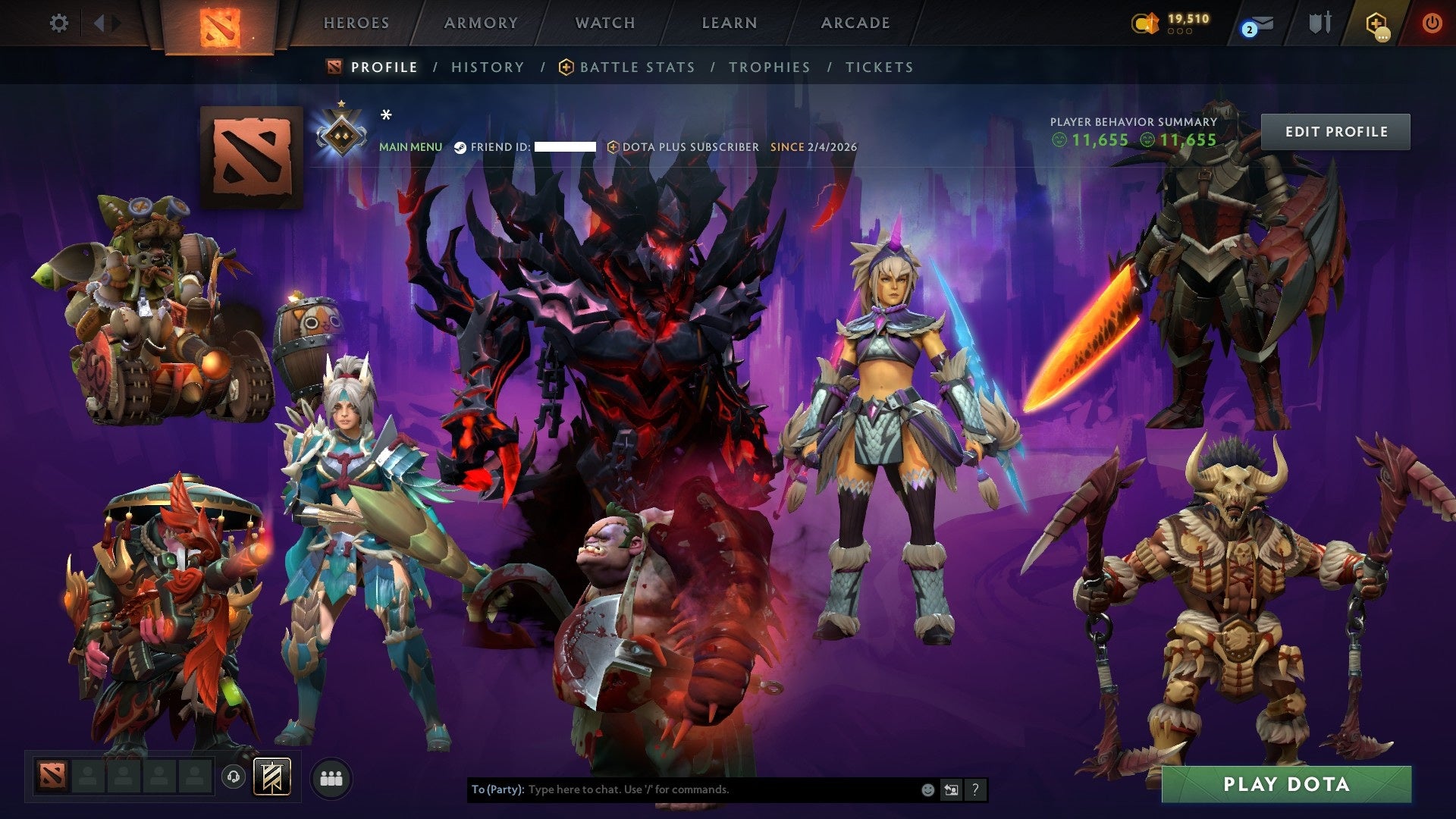Click the Shards balance counter icon

click(1147, 23)
